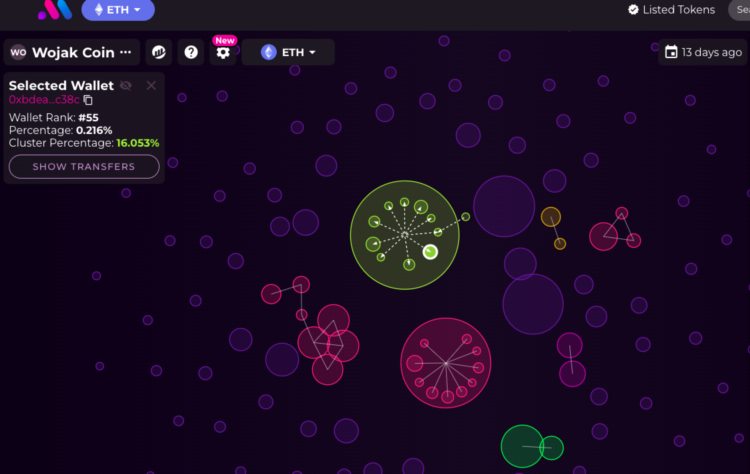Screen dimensions: 750x474
Task: Open the Listed Tokens page
Action: pos(671,10)
